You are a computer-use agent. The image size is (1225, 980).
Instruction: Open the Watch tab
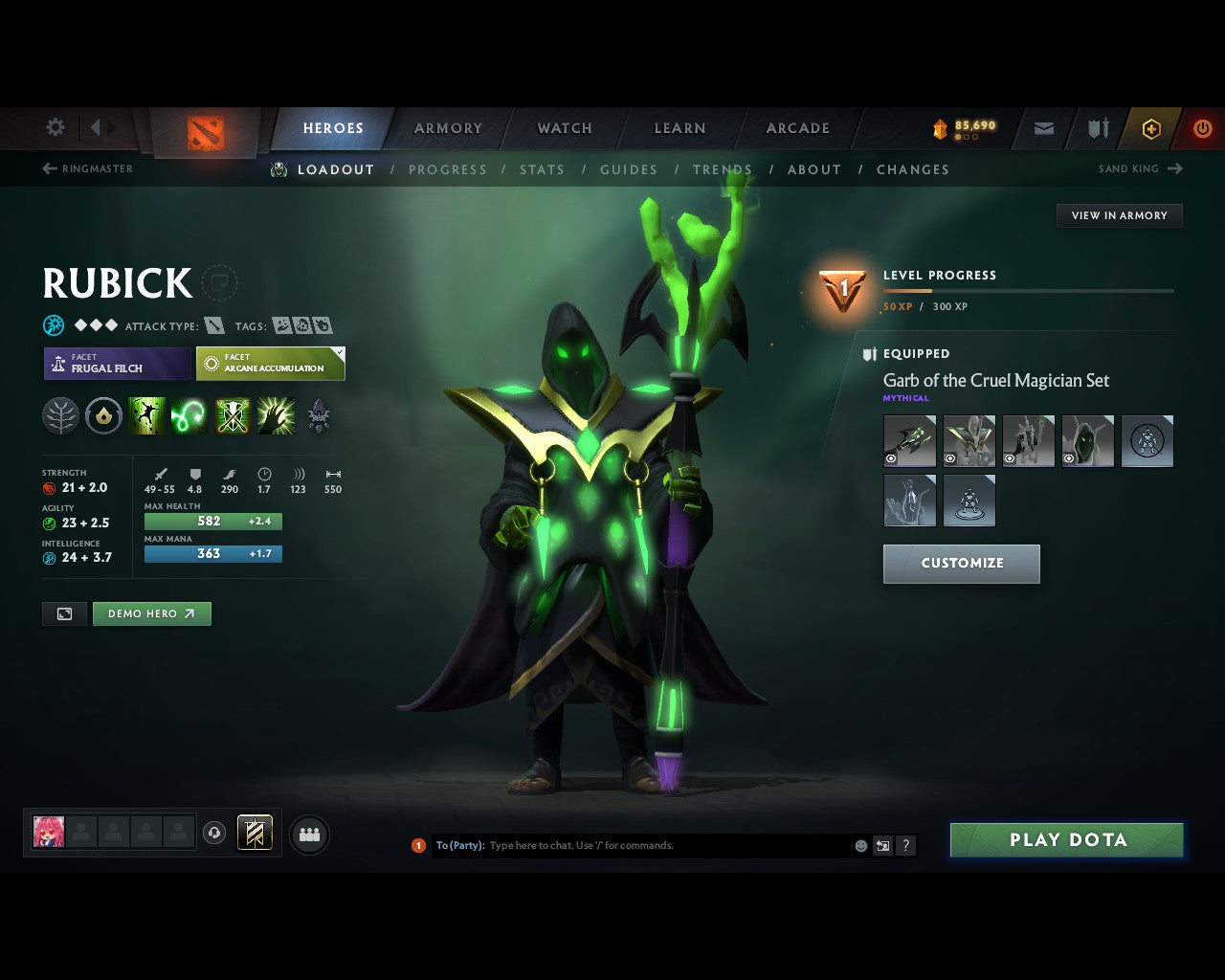point(565,128)
